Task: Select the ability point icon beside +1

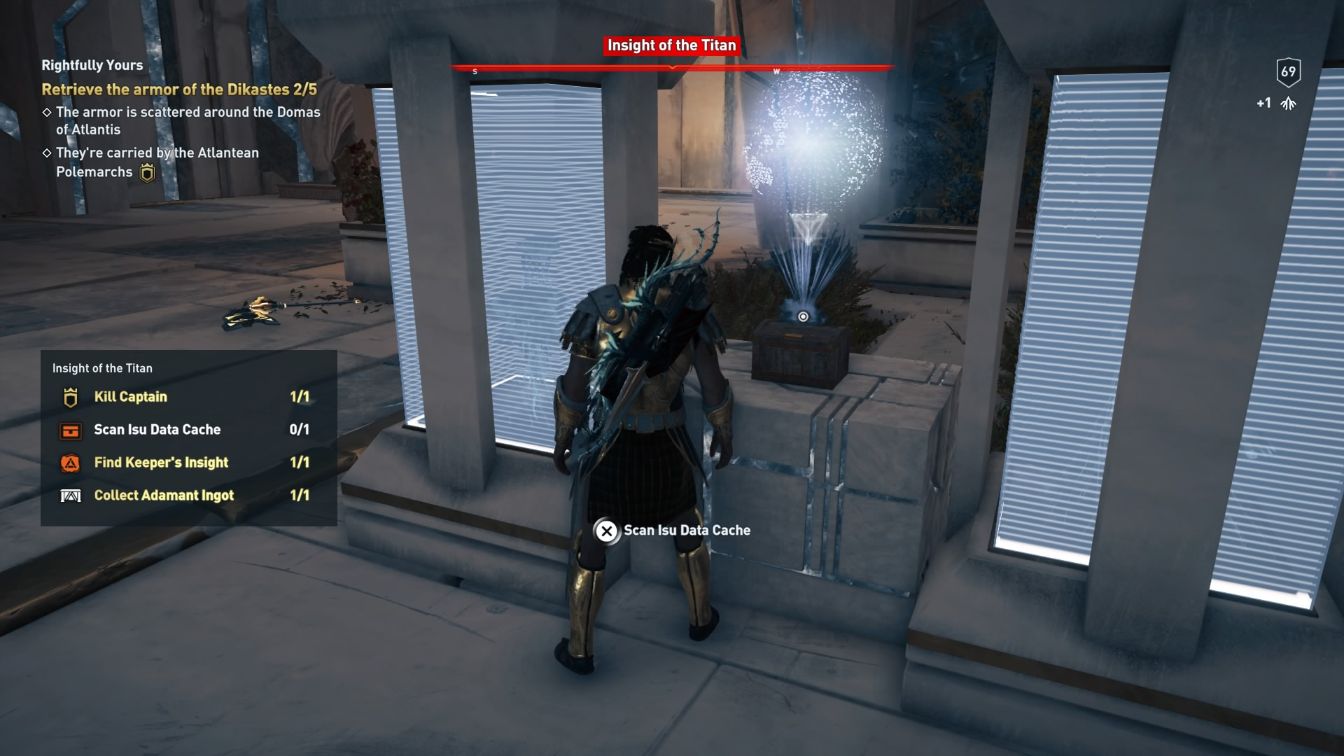Action: (1289, 102)
